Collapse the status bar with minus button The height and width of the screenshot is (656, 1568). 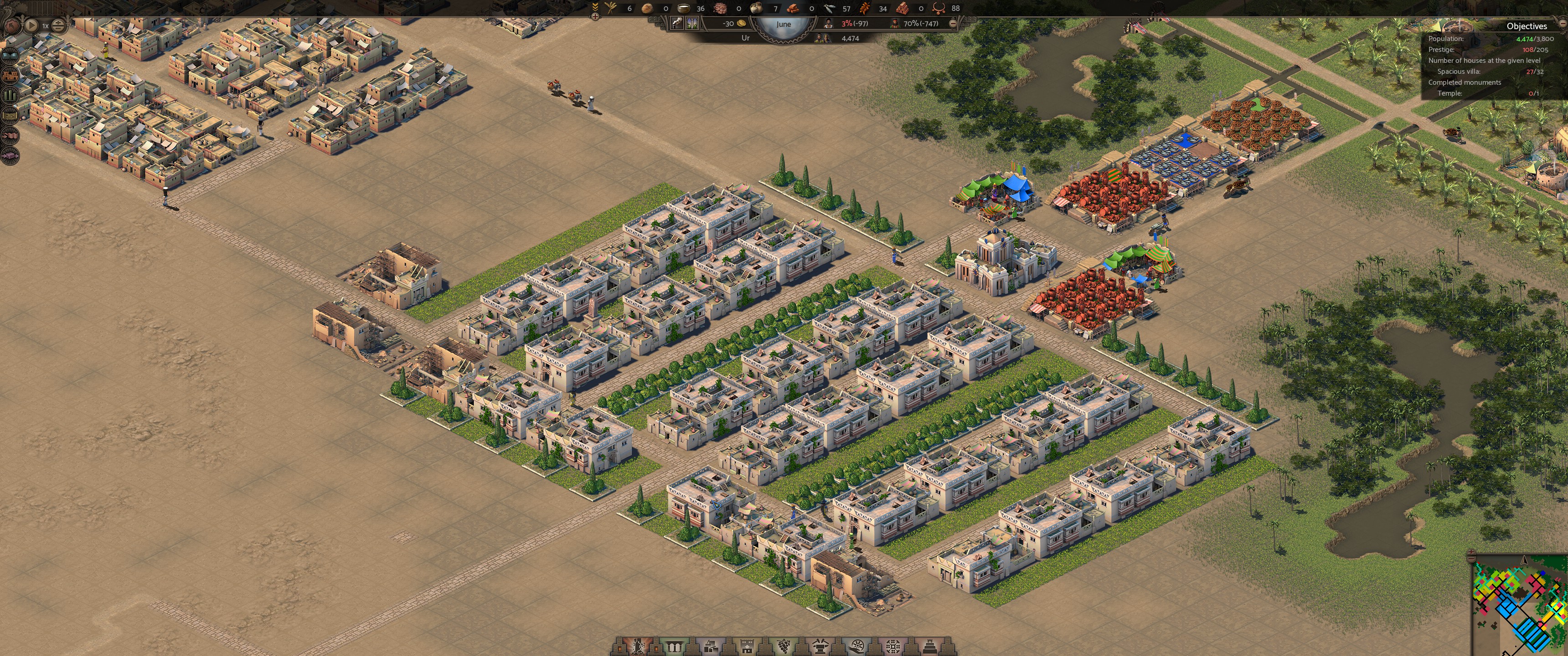coord(953,24)
